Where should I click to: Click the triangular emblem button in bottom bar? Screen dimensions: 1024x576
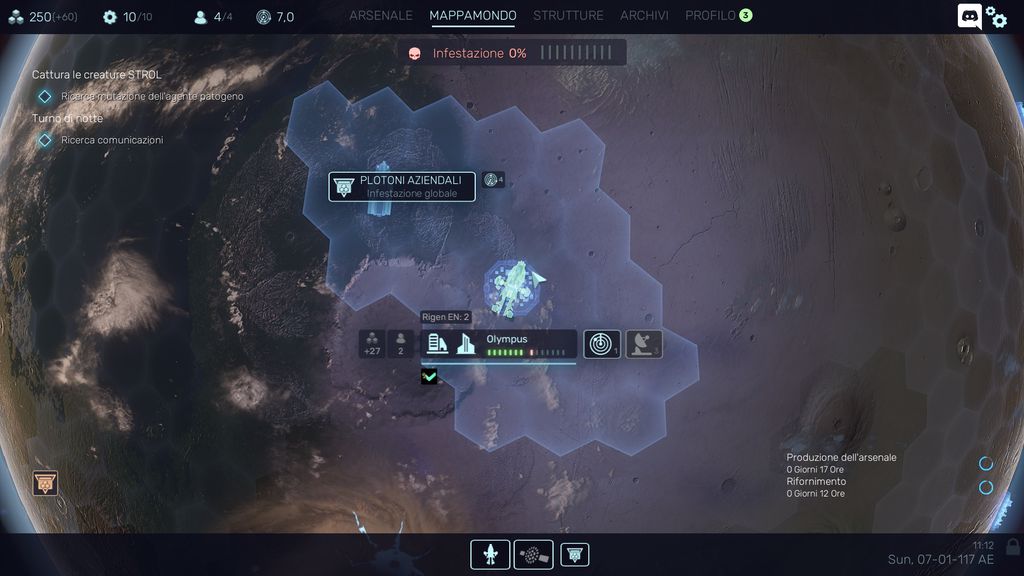click(575, 554)
